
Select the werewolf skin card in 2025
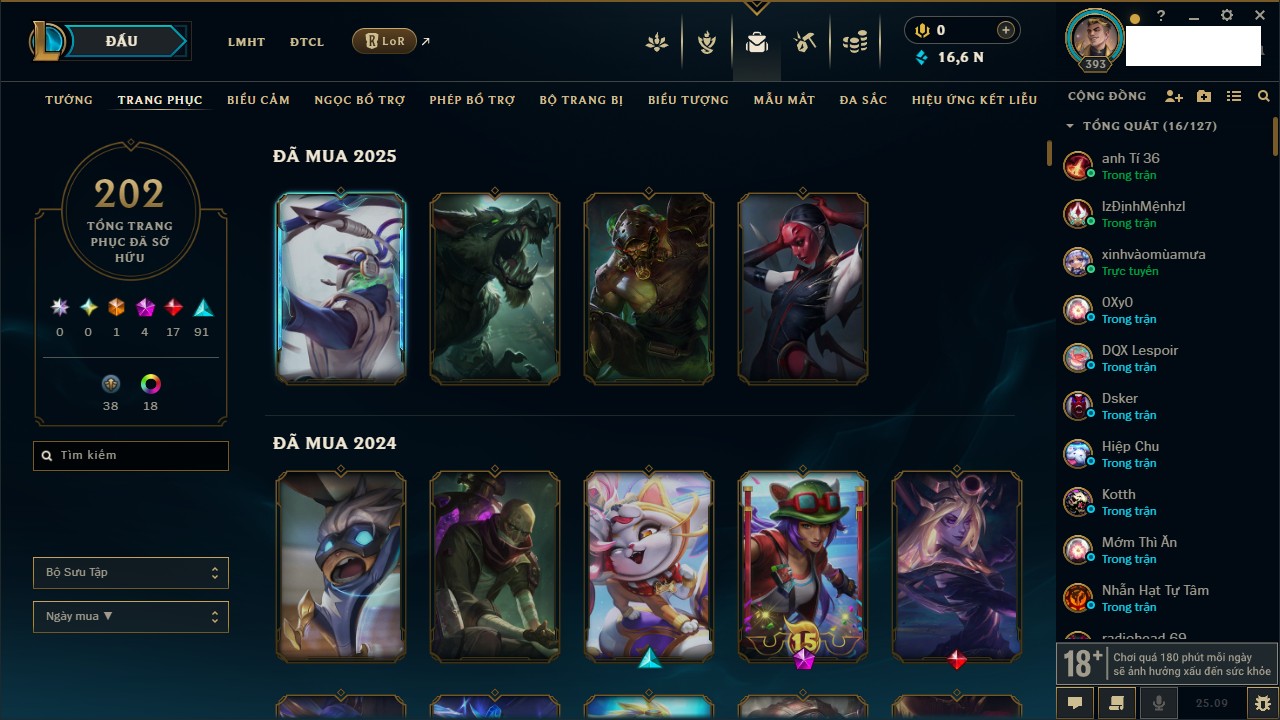pyautogui.click(x=495, y=288)
